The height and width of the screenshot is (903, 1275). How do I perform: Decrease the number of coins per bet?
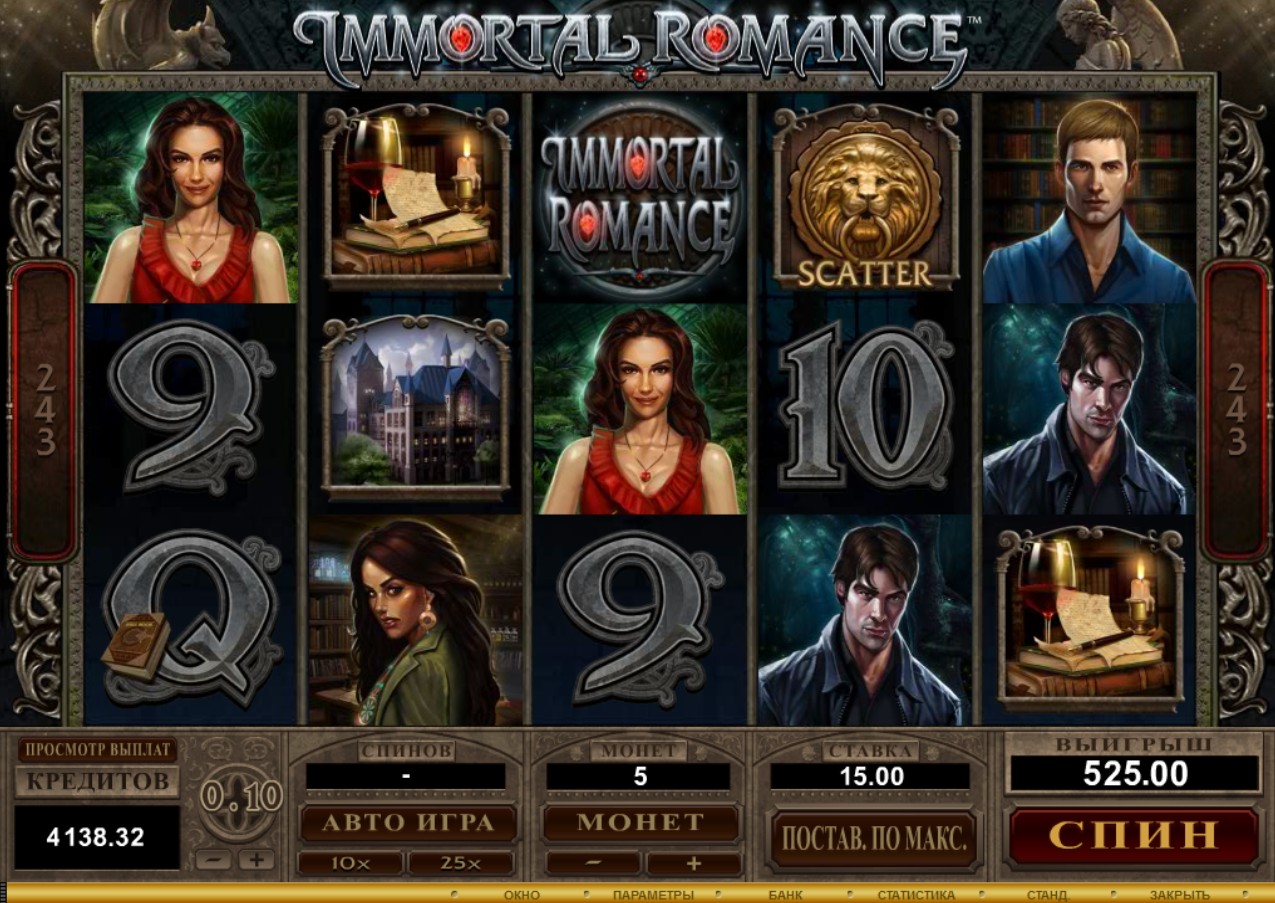click(x=593, y=863)
